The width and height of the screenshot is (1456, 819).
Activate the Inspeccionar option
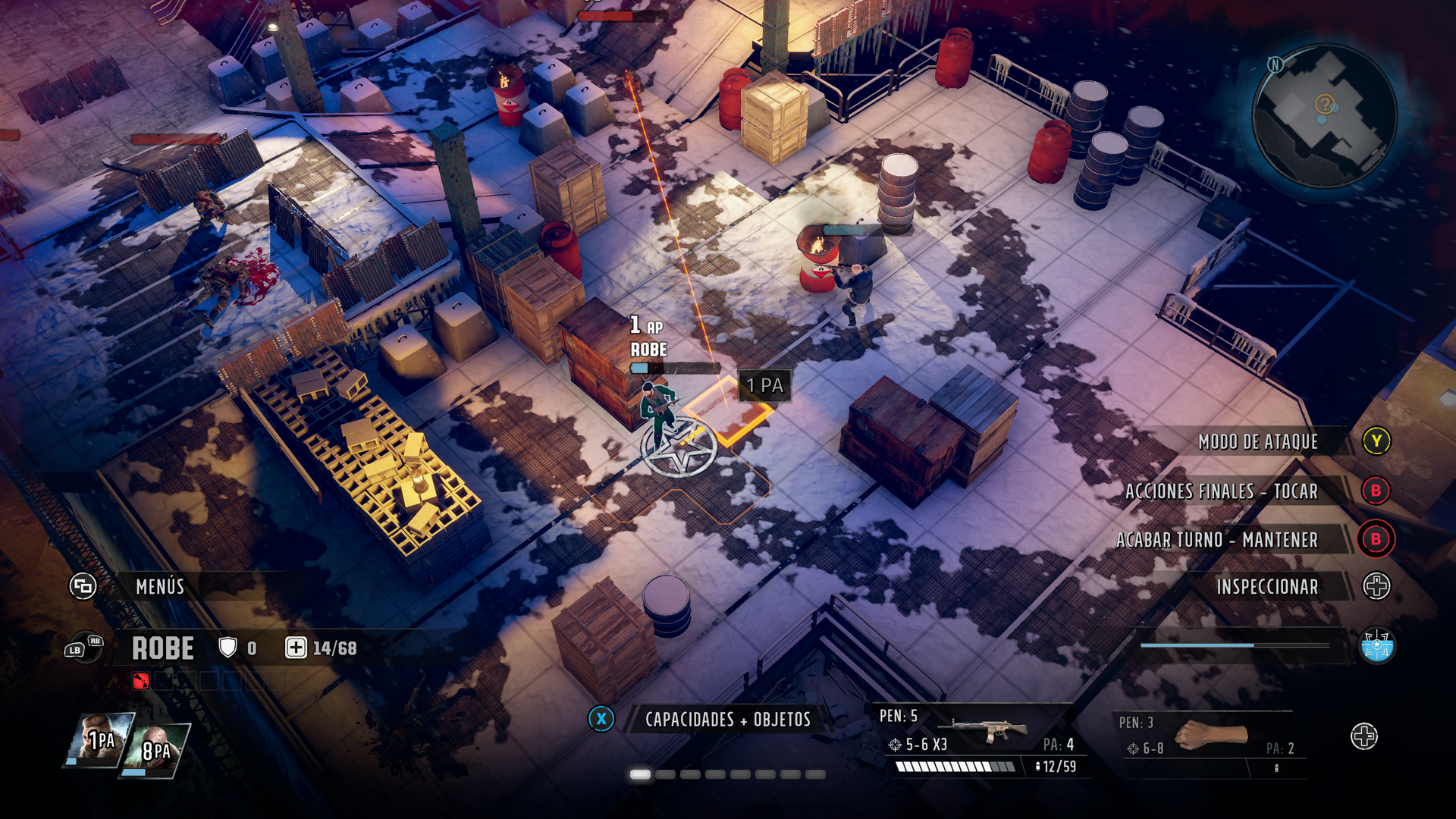[1266, 587]
